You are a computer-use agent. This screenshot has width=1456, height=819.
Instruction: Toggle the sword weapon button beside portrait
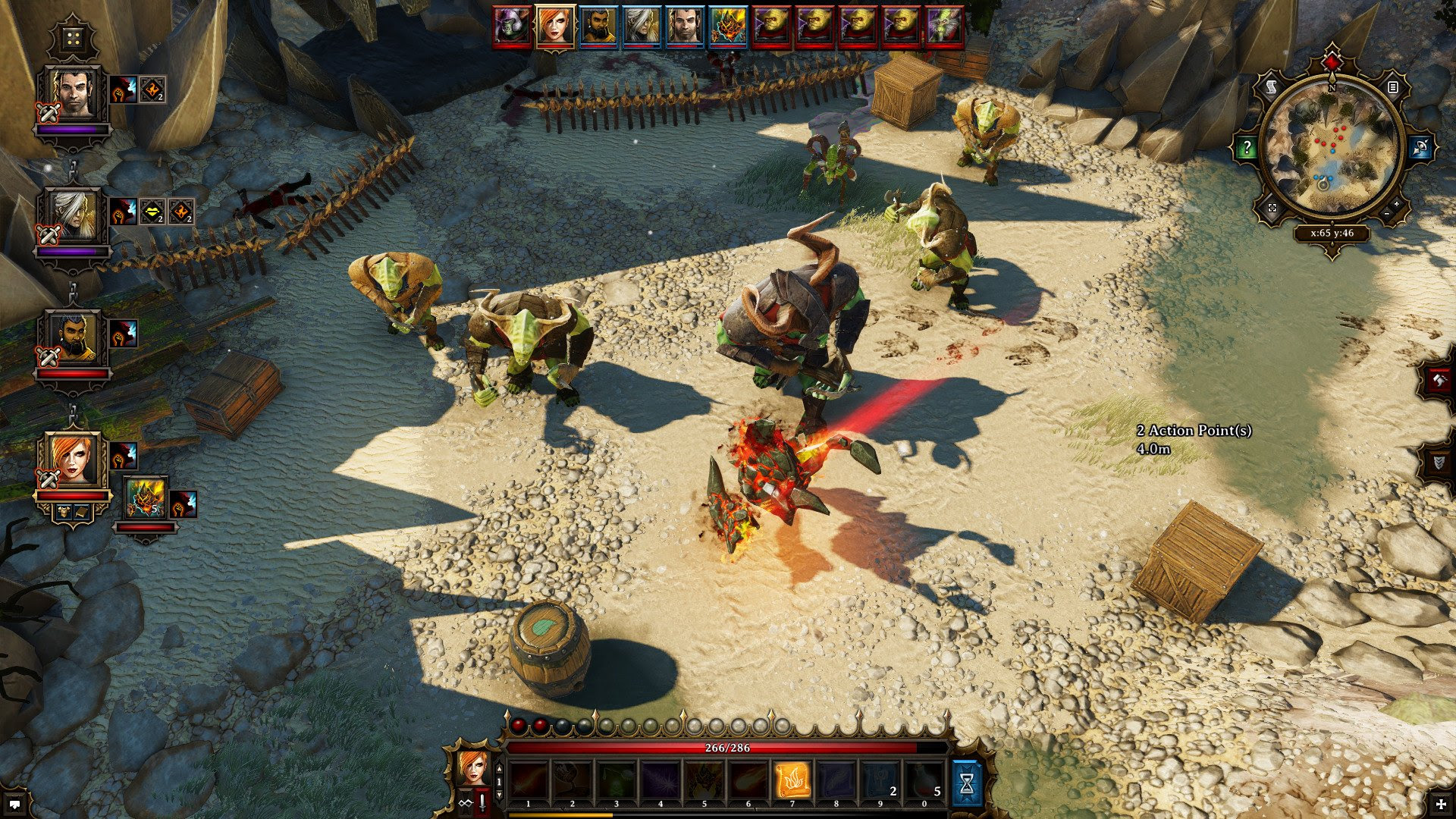[x=482, y=803]
